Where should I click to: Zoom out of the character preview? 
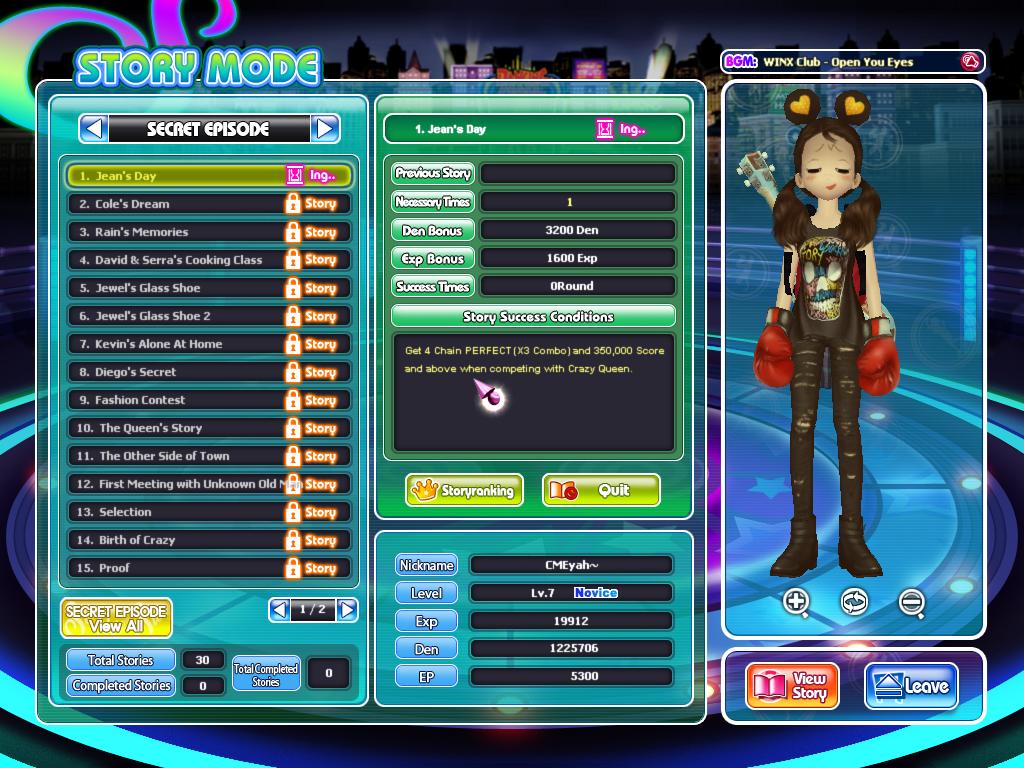[x=911, y=601]
